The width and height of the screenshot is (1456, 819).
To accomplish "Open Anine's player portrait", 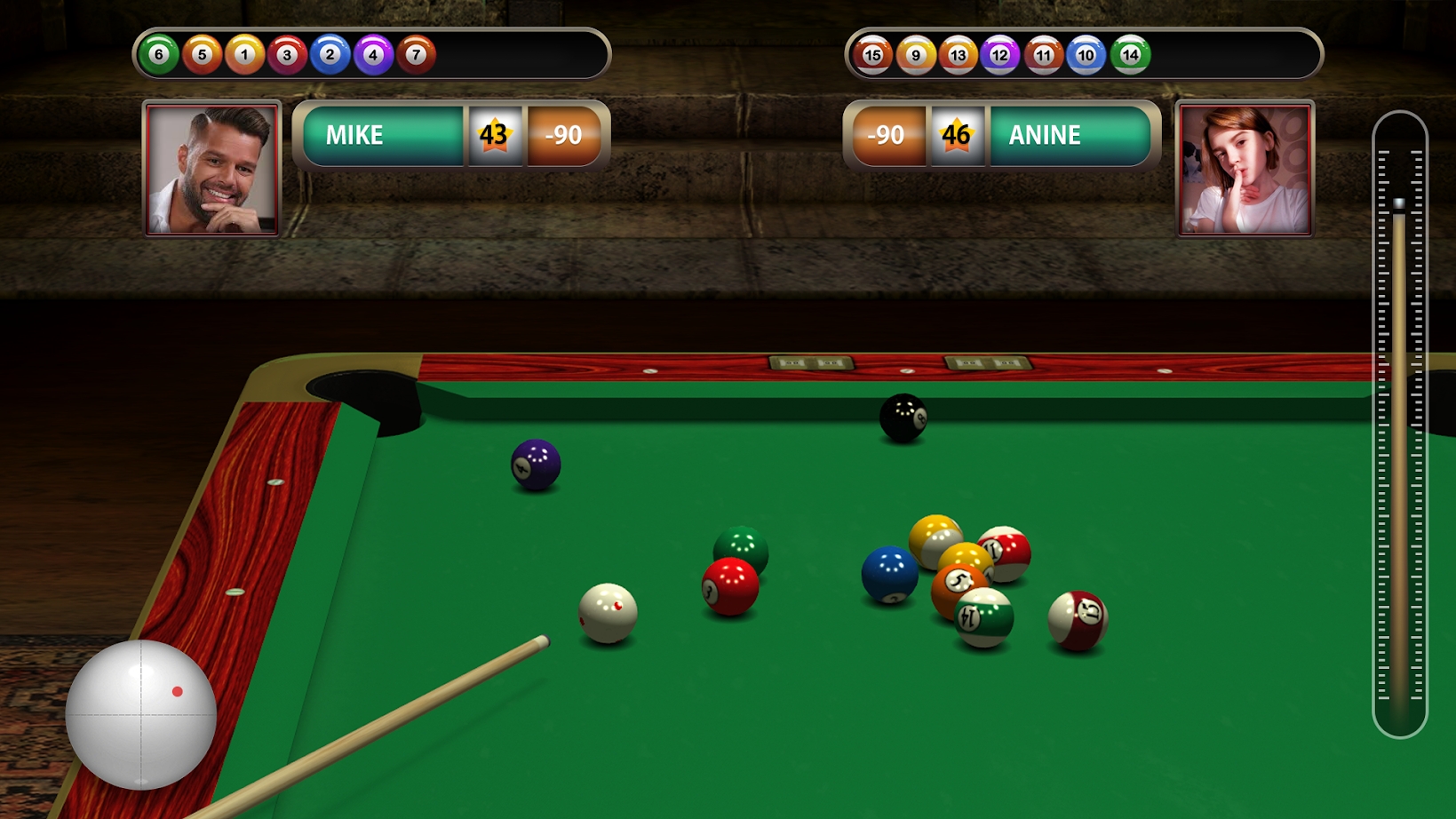I will coord(1245,169).
